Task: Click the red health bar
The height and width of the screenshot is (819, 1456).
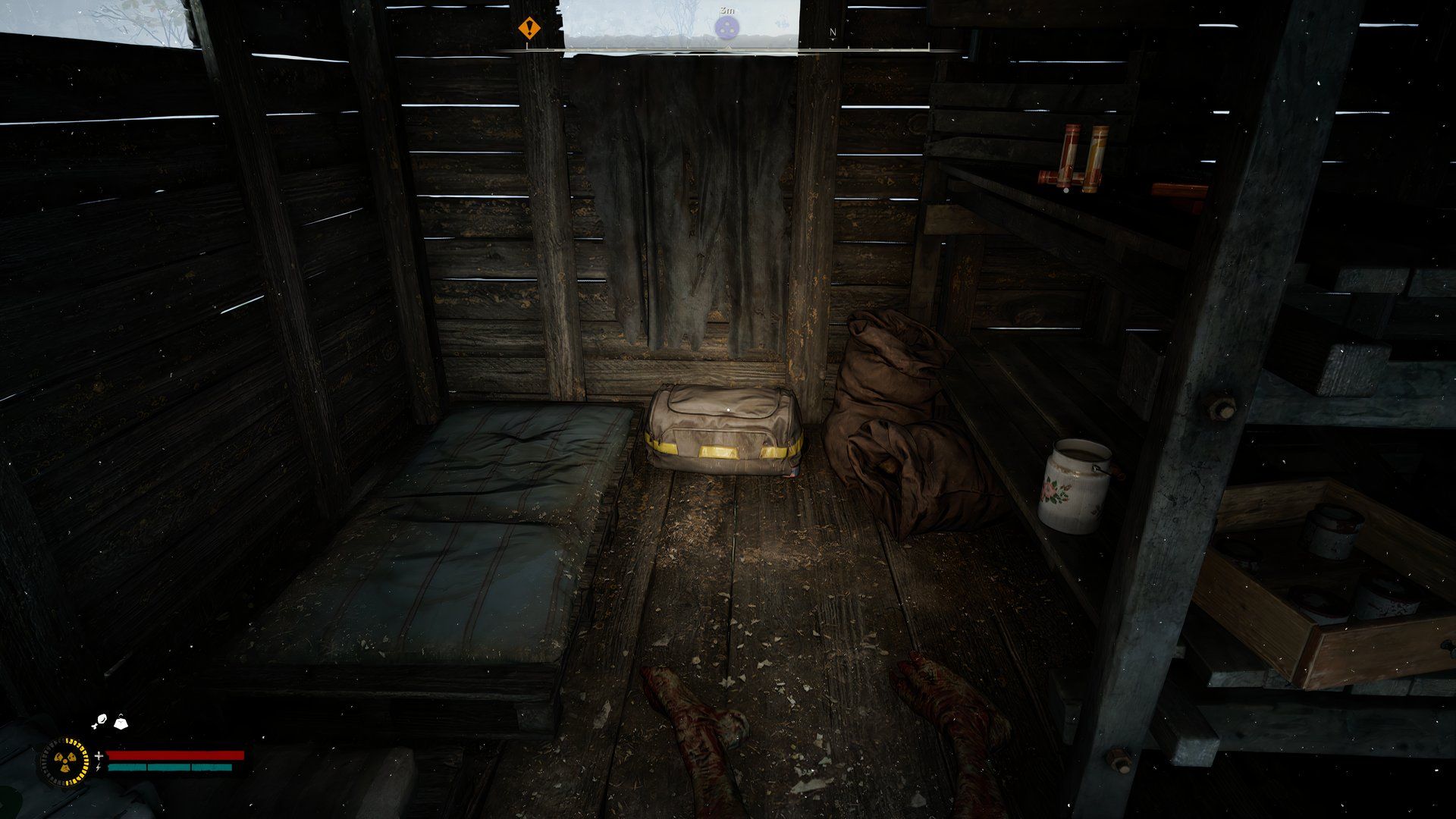Action: [x=174, y=757]
